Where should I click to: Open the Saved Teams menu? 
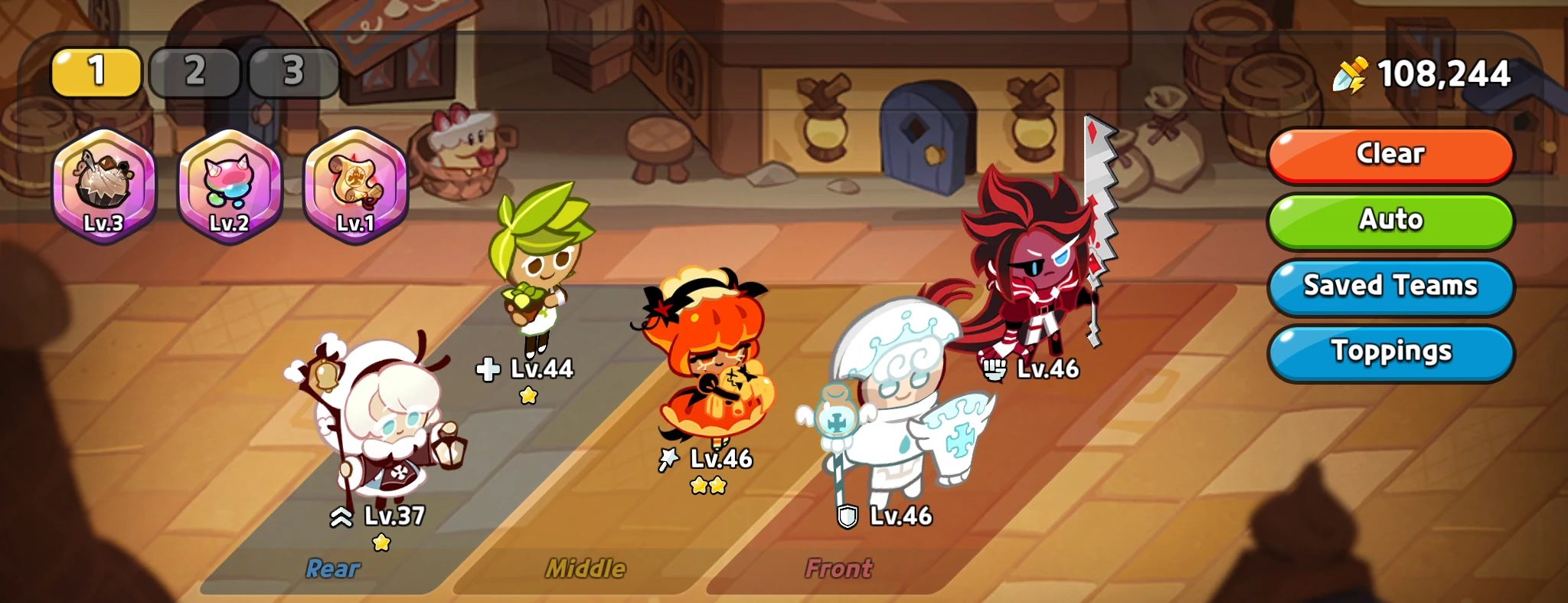point(1390,286)
